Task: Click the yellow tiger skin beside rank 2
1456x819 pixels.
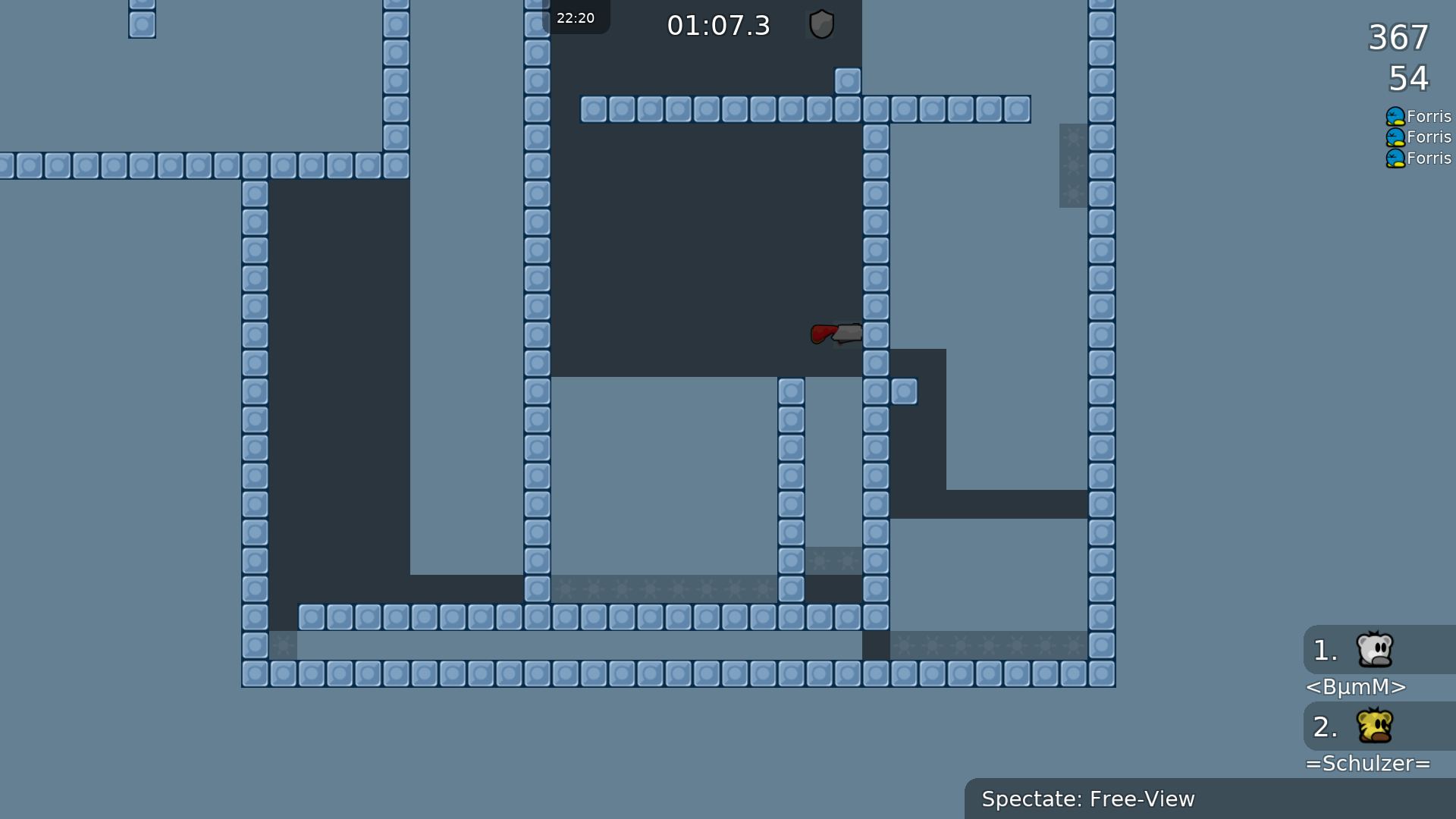Action: click(1374, 726)
